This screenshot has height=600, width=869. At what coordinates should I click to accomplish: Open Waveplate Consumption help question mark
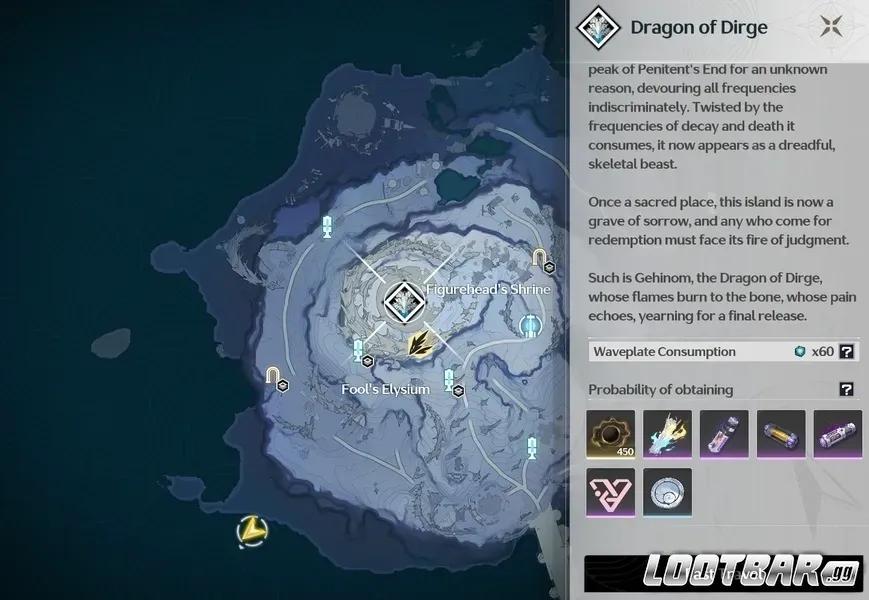tap(846, 351)
